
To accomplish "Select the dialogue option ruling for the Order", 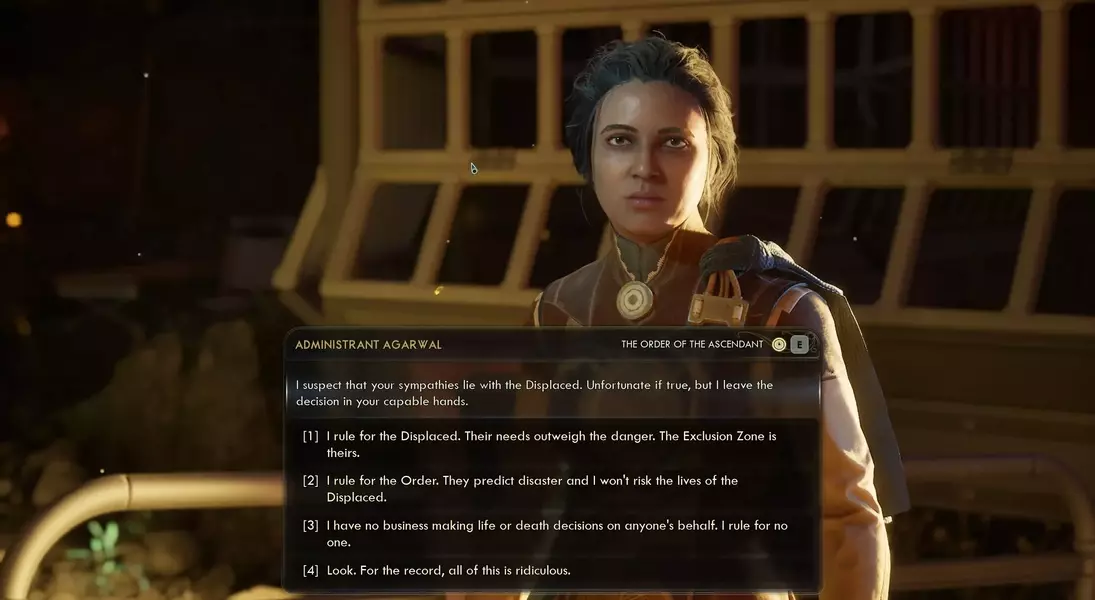I will point(532,488).
